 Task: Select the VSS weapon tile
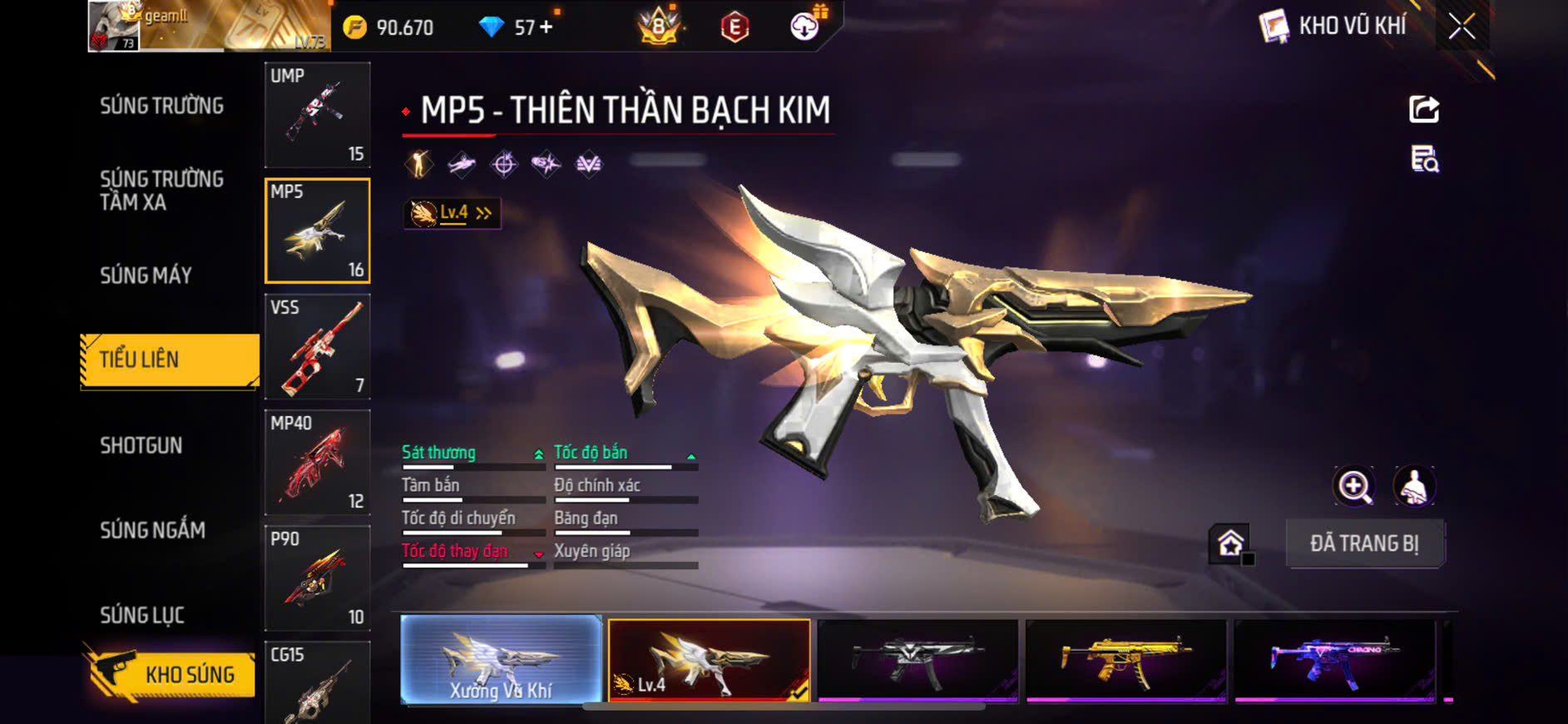317,346
